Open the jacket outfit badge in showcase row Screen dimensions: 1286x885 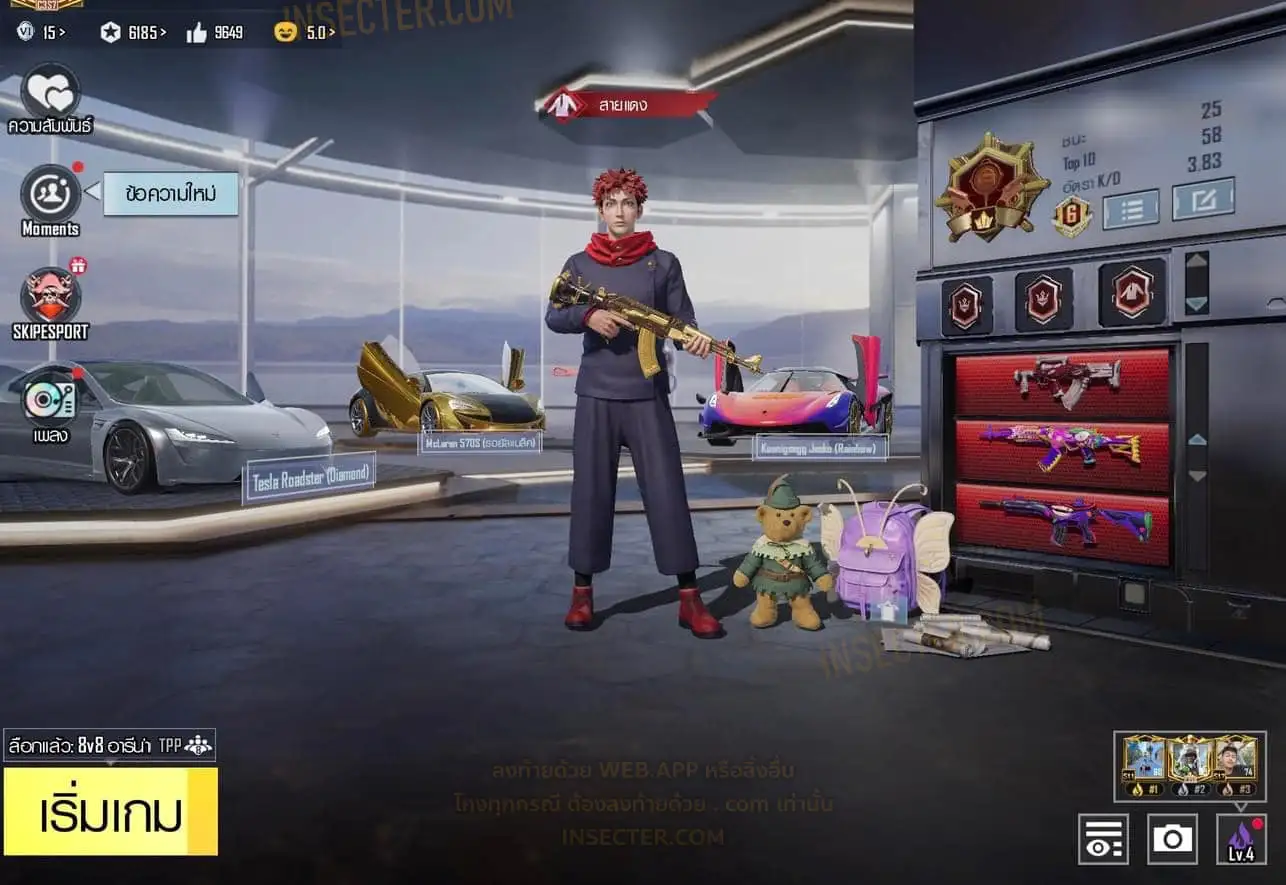point(1132,294)
